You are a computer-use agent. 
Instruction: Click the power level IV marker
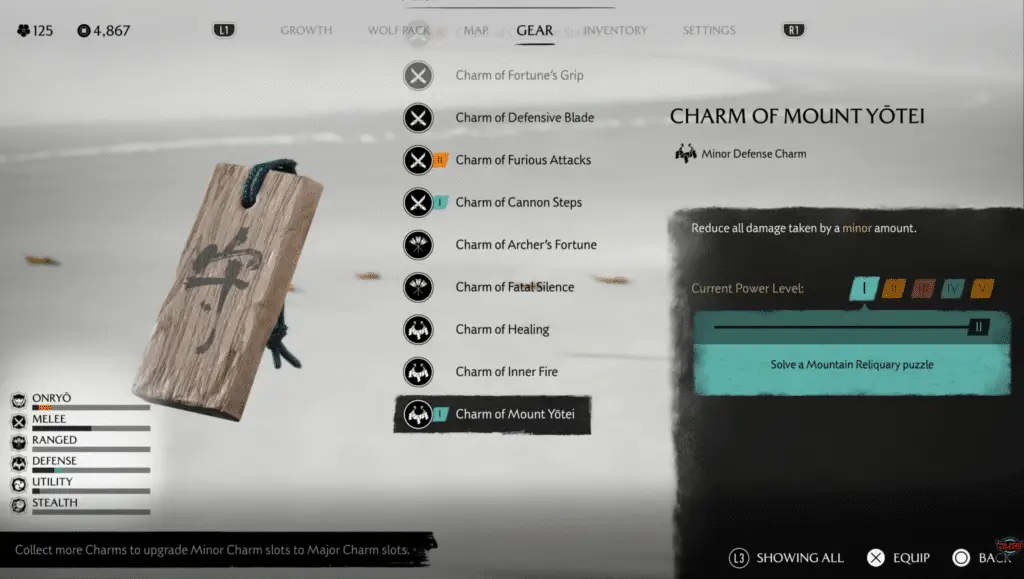(953, 289)
